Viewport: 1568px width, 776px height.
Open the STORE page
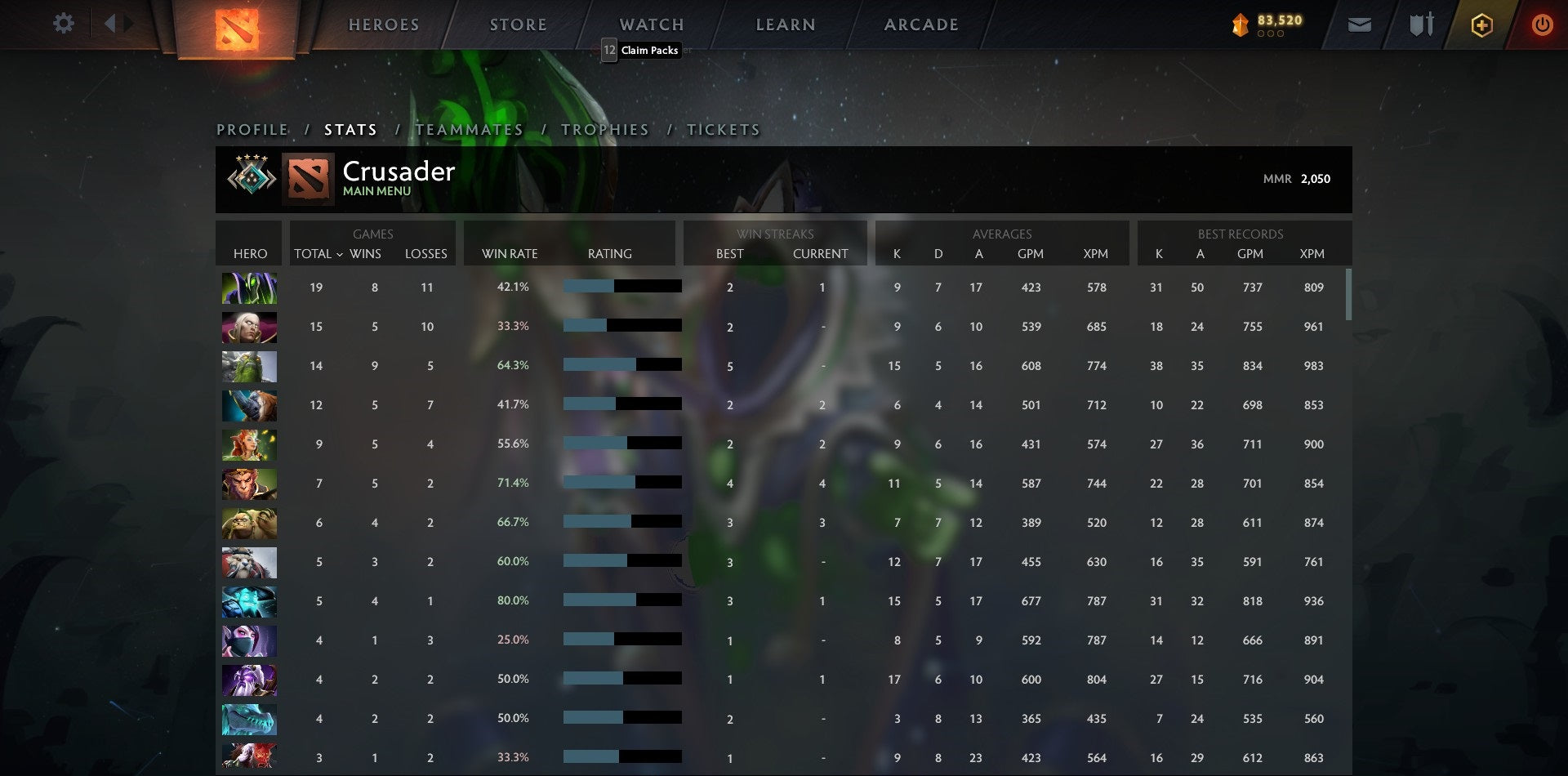click(518, 25)
